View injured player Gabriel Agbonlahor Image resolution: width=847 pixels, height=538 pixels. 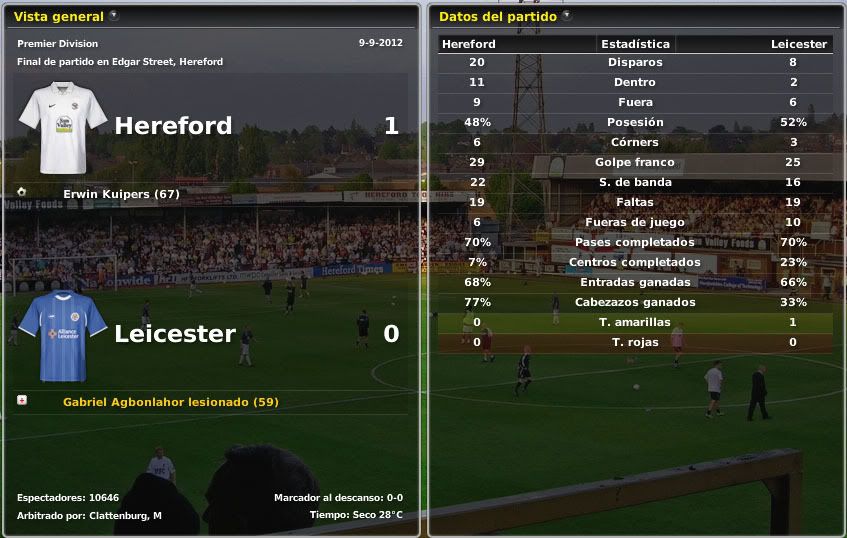(170, 402)
